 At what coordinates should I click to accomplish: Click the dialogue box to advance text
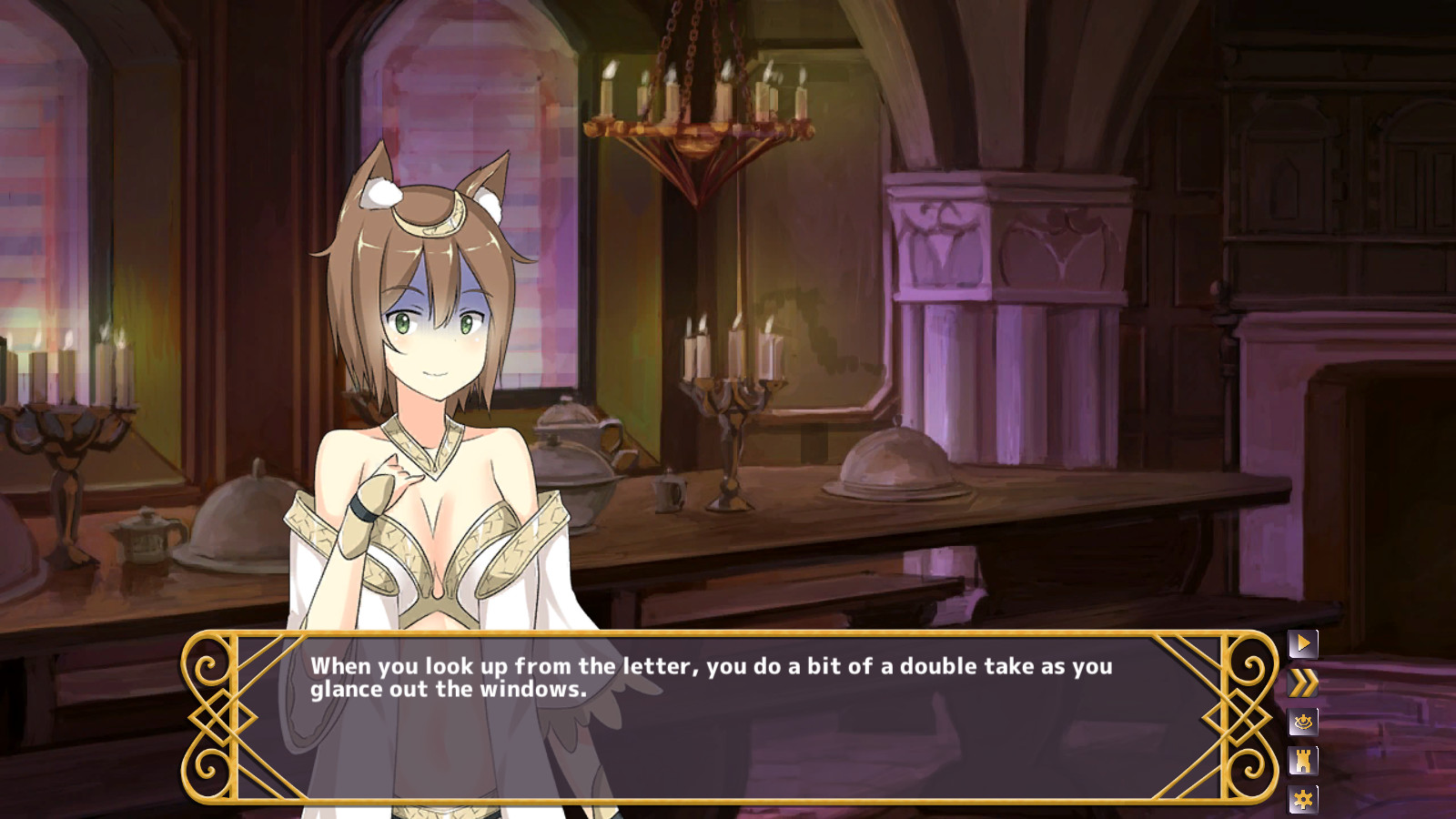coord(728,719)
